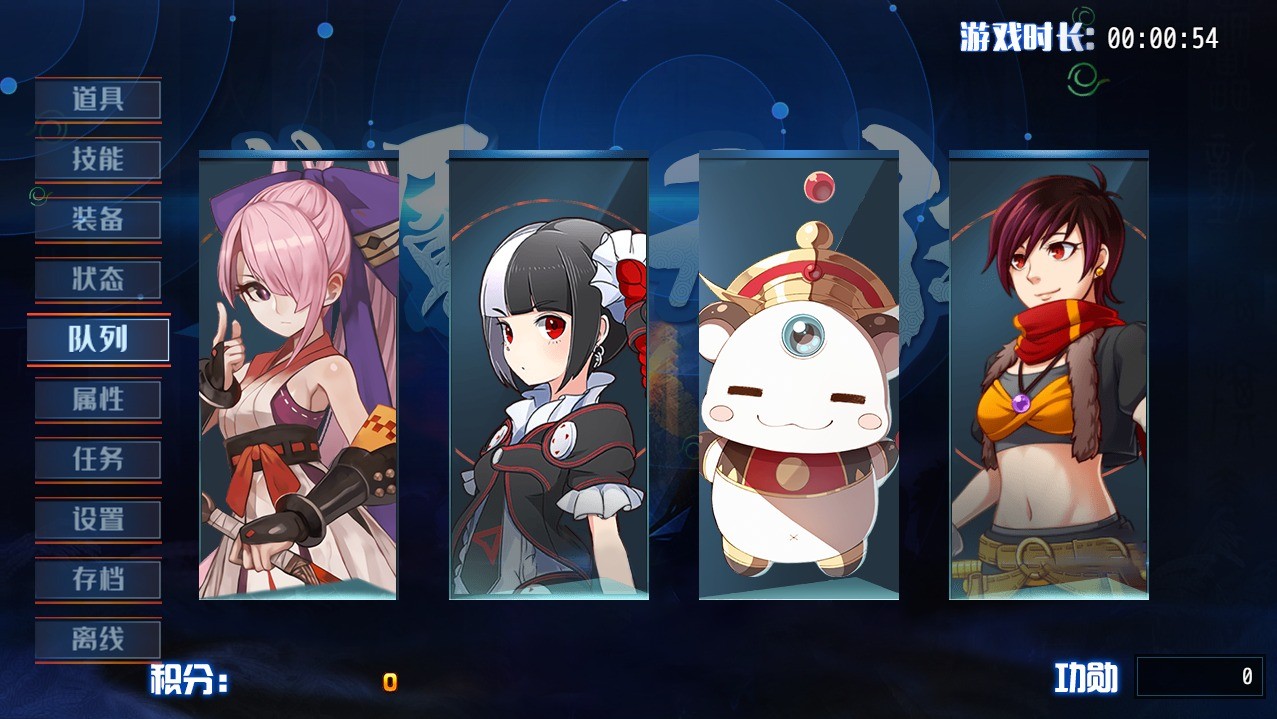Pick the white bear mascot character card
The image size is (1277, 719).
pos(798,376)
